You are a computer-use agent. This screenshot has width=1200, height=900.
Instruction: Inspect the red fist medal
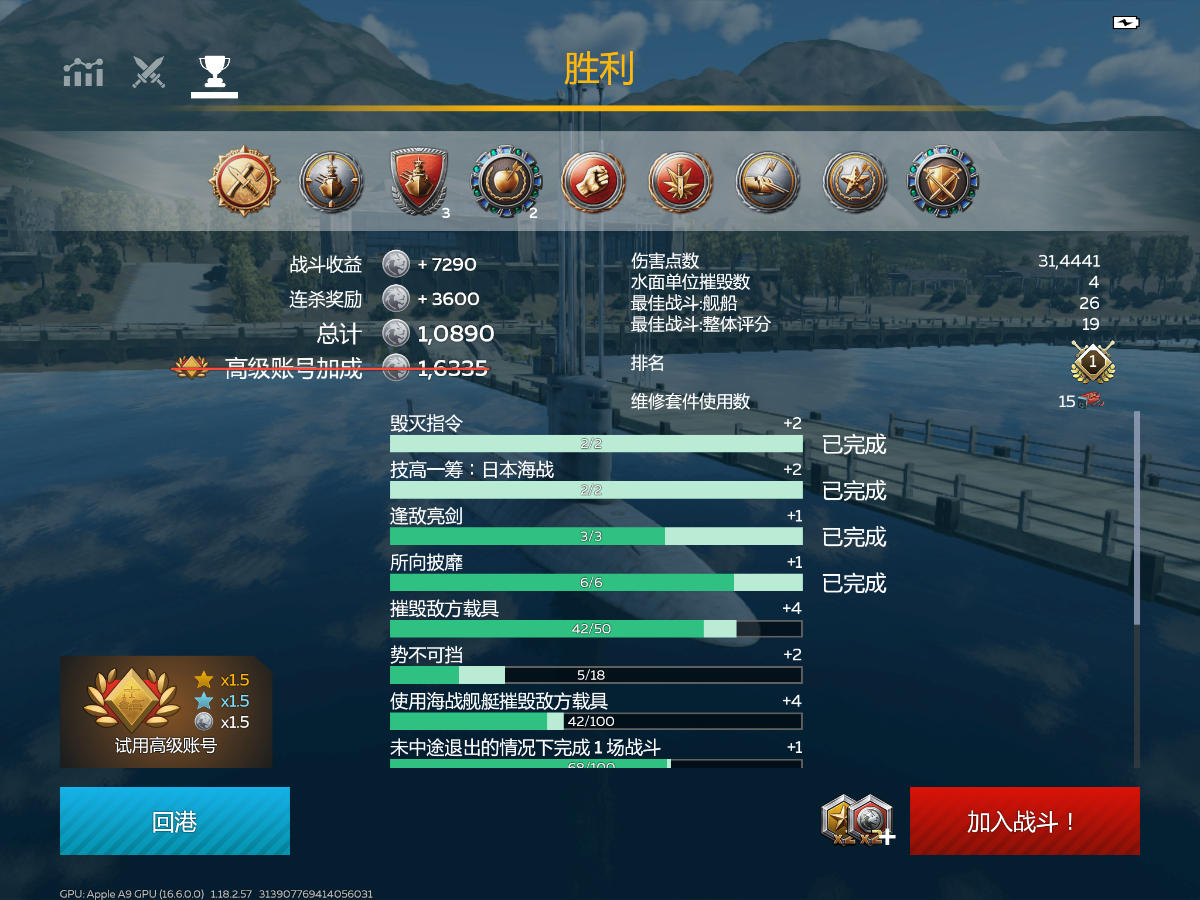pos(594,181)
